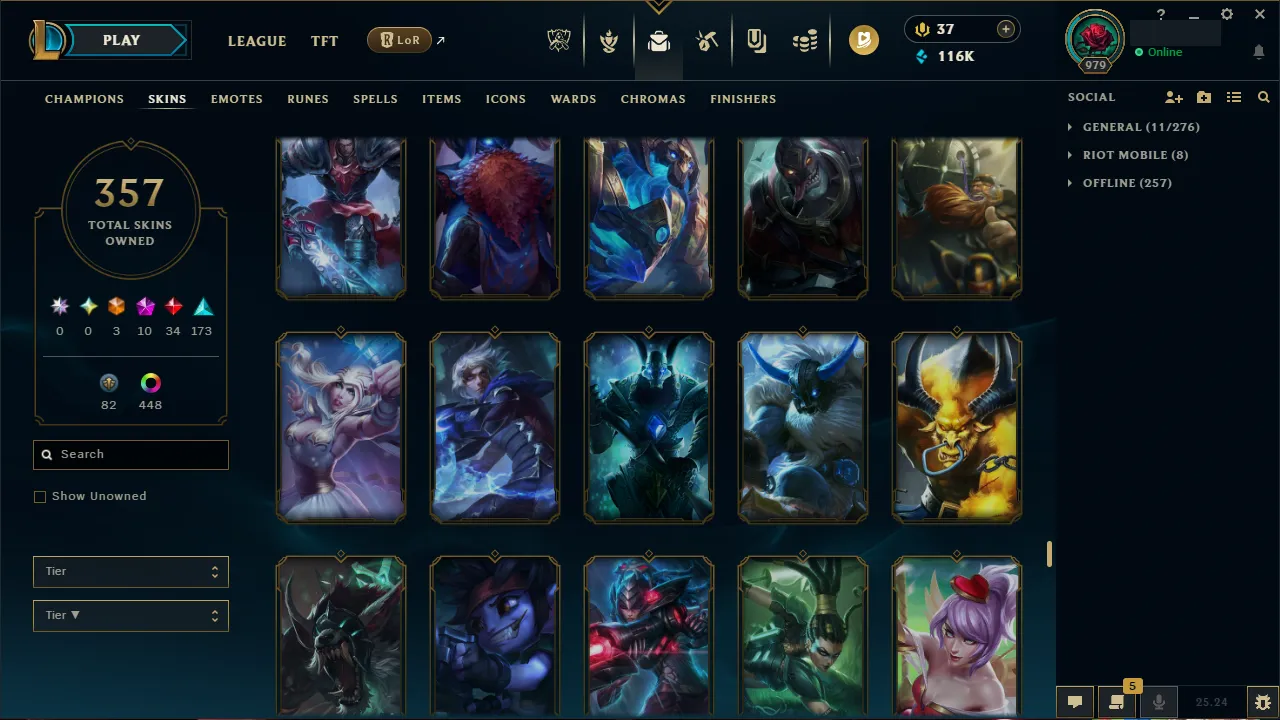This screenshot has height=720, width=1280.
Task: Open the TFT menu item
Action: pyautogui.click(x=324, y=41)
